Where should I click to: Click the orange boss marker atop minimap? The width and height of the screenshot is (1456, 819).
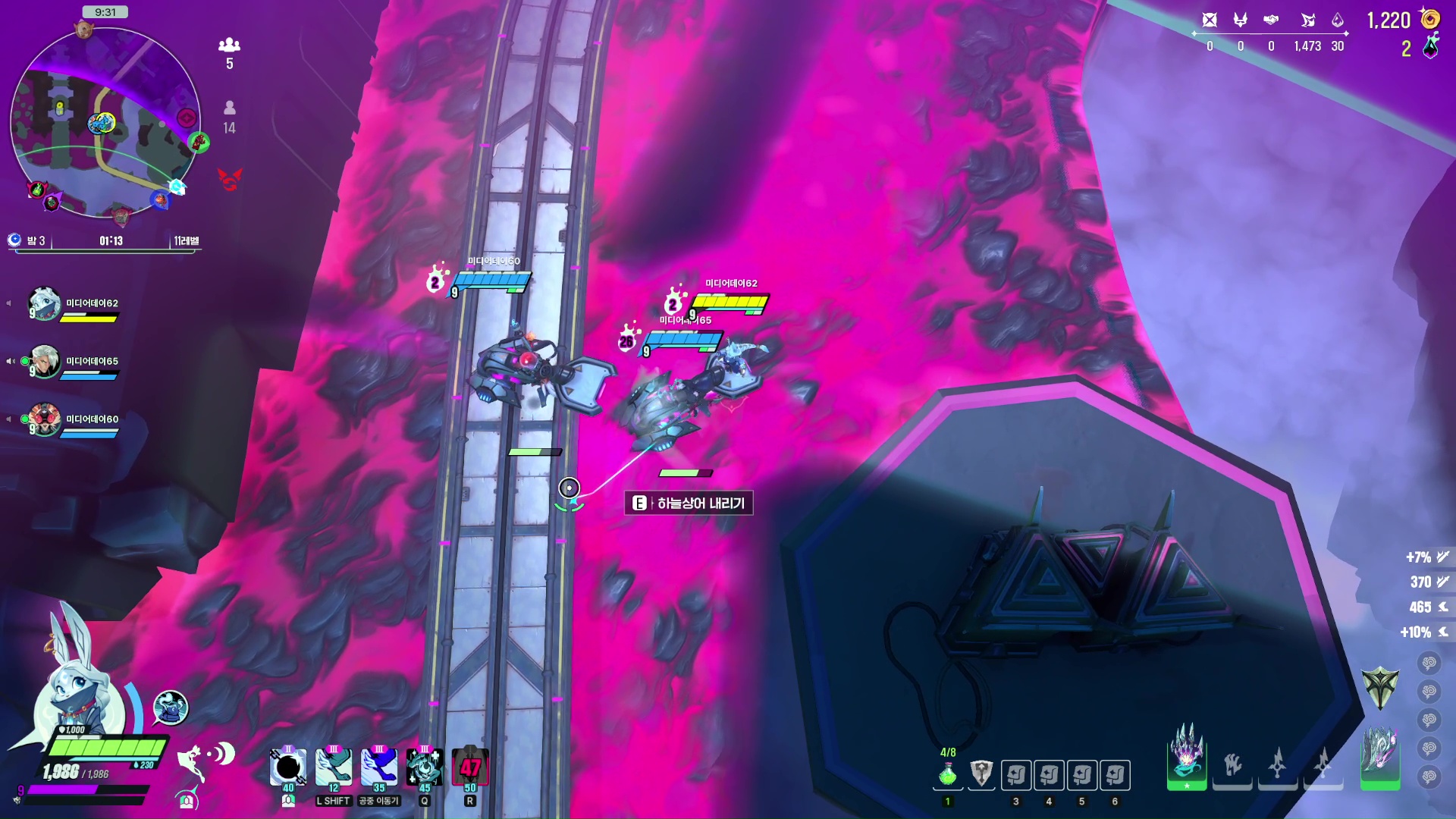point(83,30)
